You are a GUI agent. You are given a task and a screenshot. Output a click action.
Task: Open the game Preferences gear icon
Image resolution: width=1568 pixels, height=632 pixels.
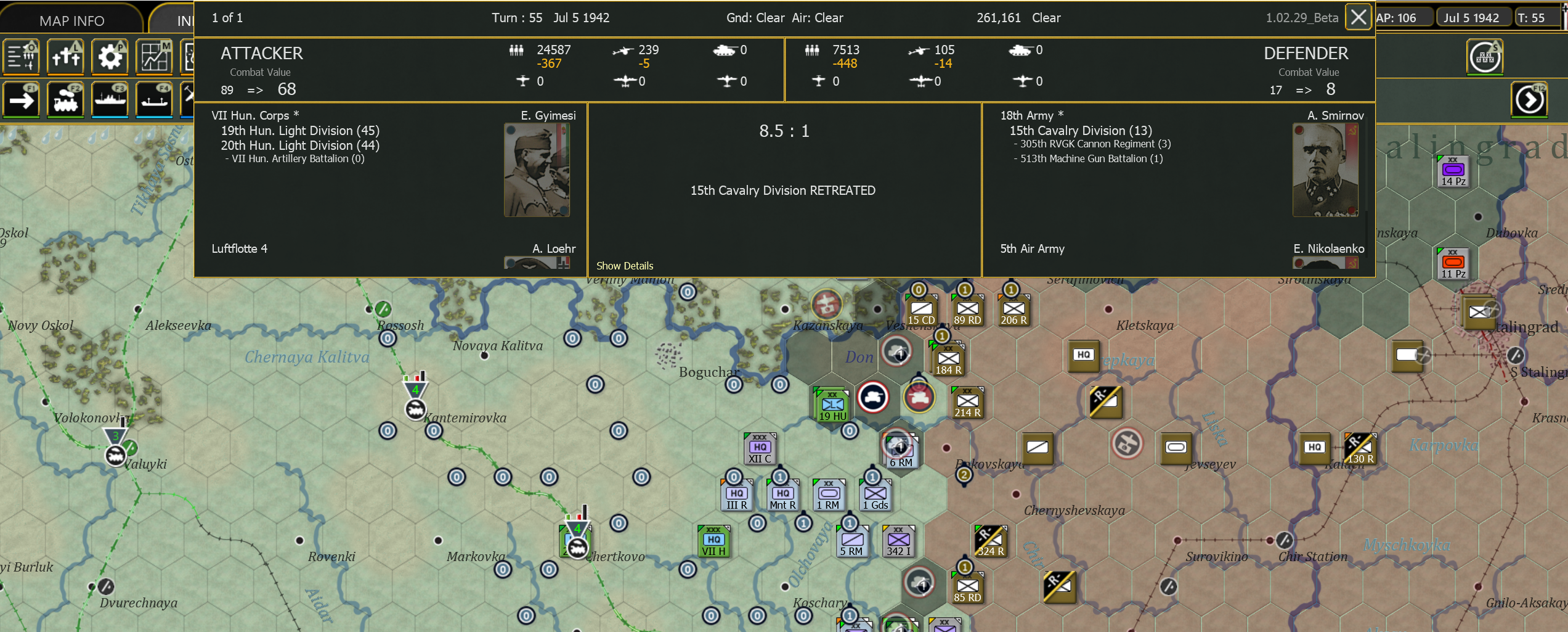[x=110, y=56]
